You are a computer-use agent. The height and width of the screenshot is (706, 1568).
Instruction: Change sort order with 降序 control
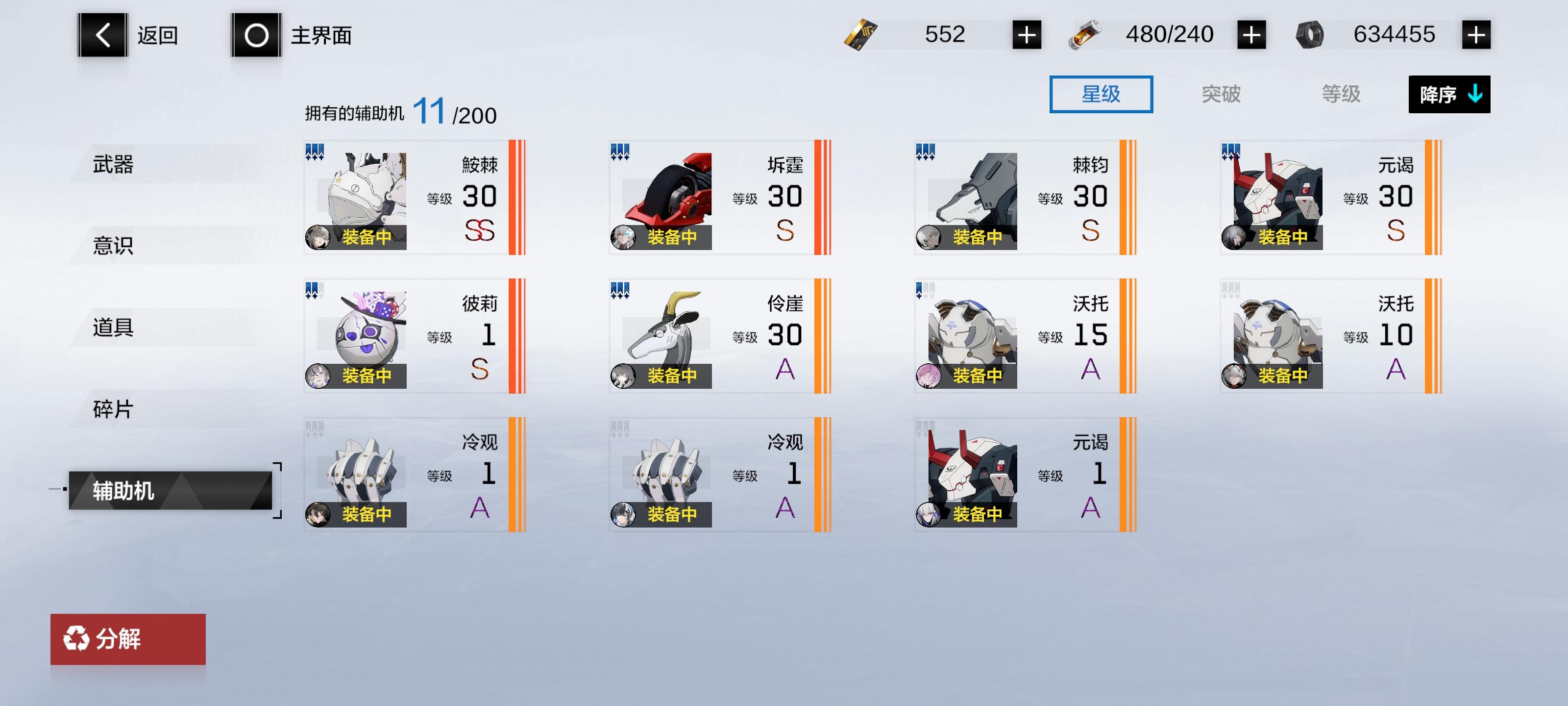1449,95
